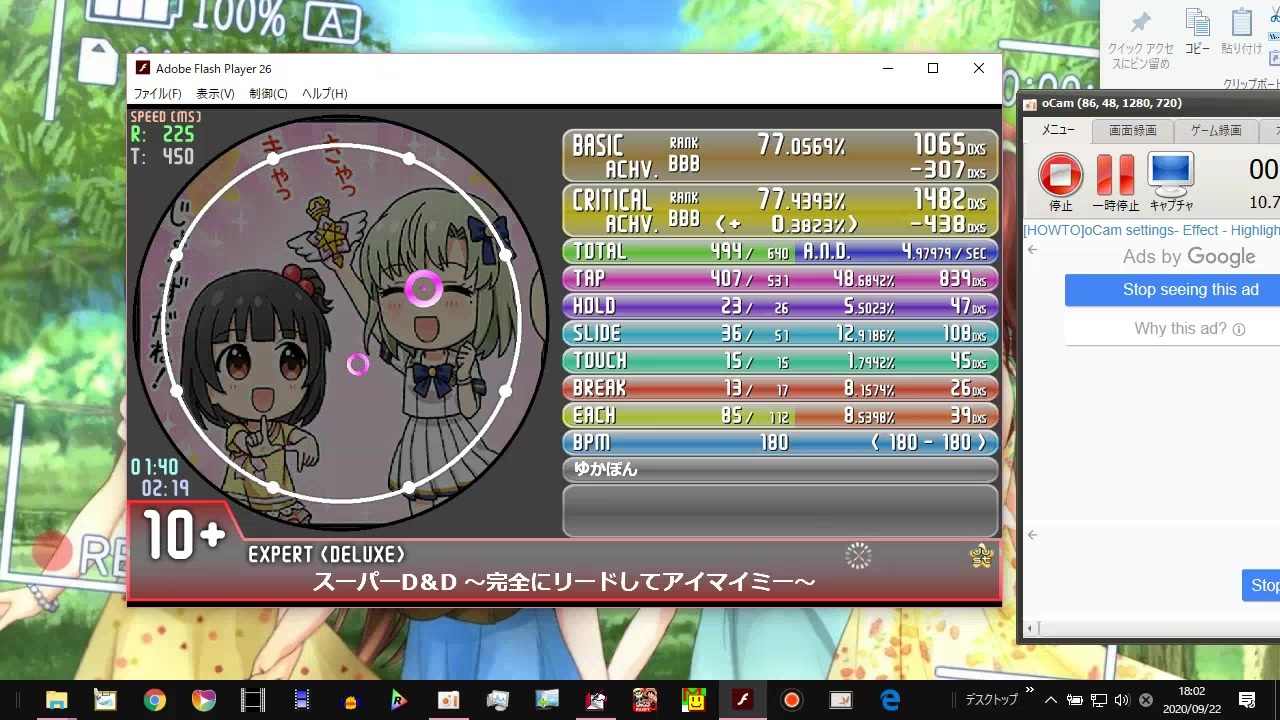Expand hidden icons with the tray chevron
This screenshot has height=720, width=1280.
pos(1050,699)
